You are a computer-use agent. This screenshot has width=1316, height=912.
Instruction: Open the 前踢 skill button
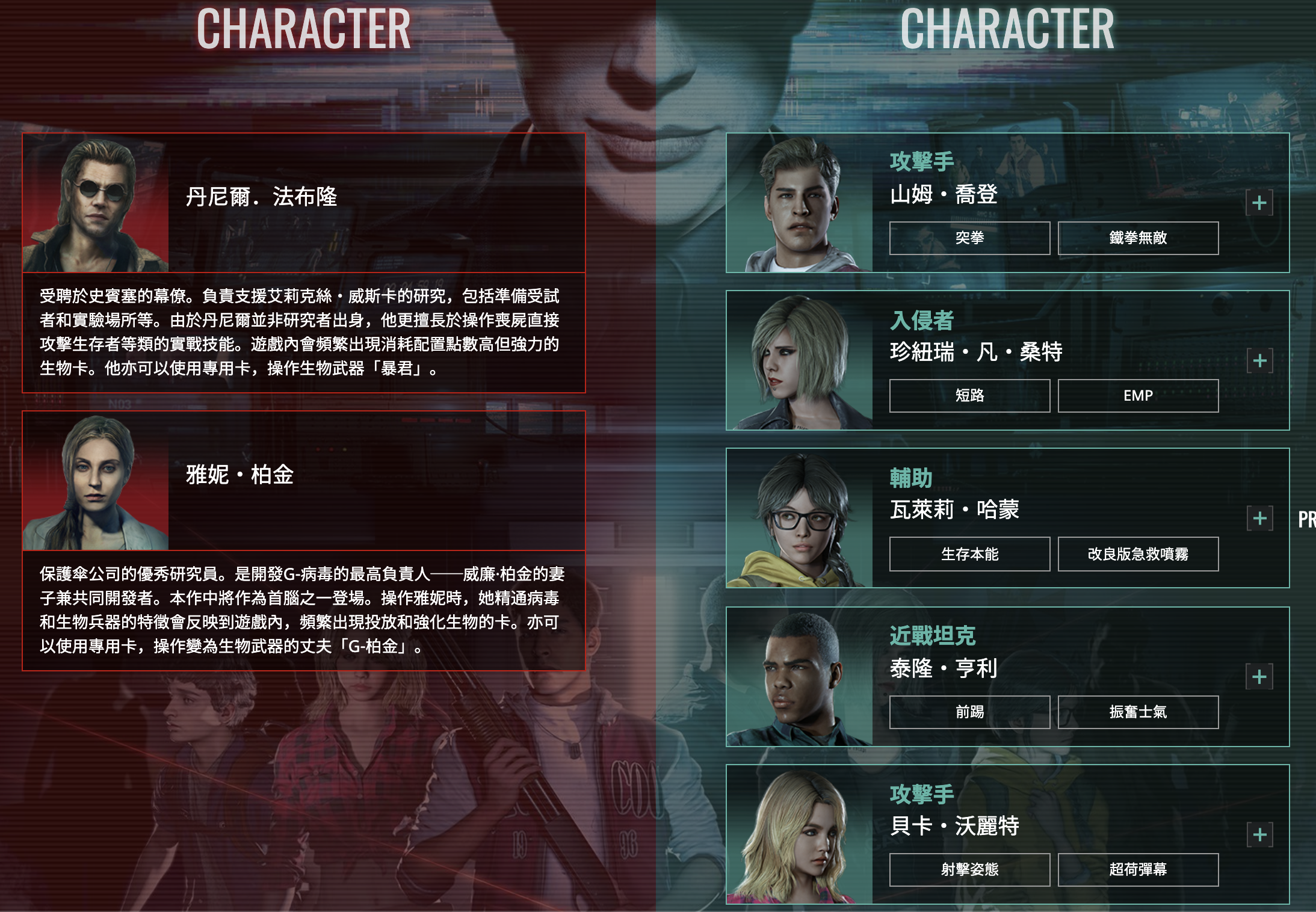(x=969, y=712)
